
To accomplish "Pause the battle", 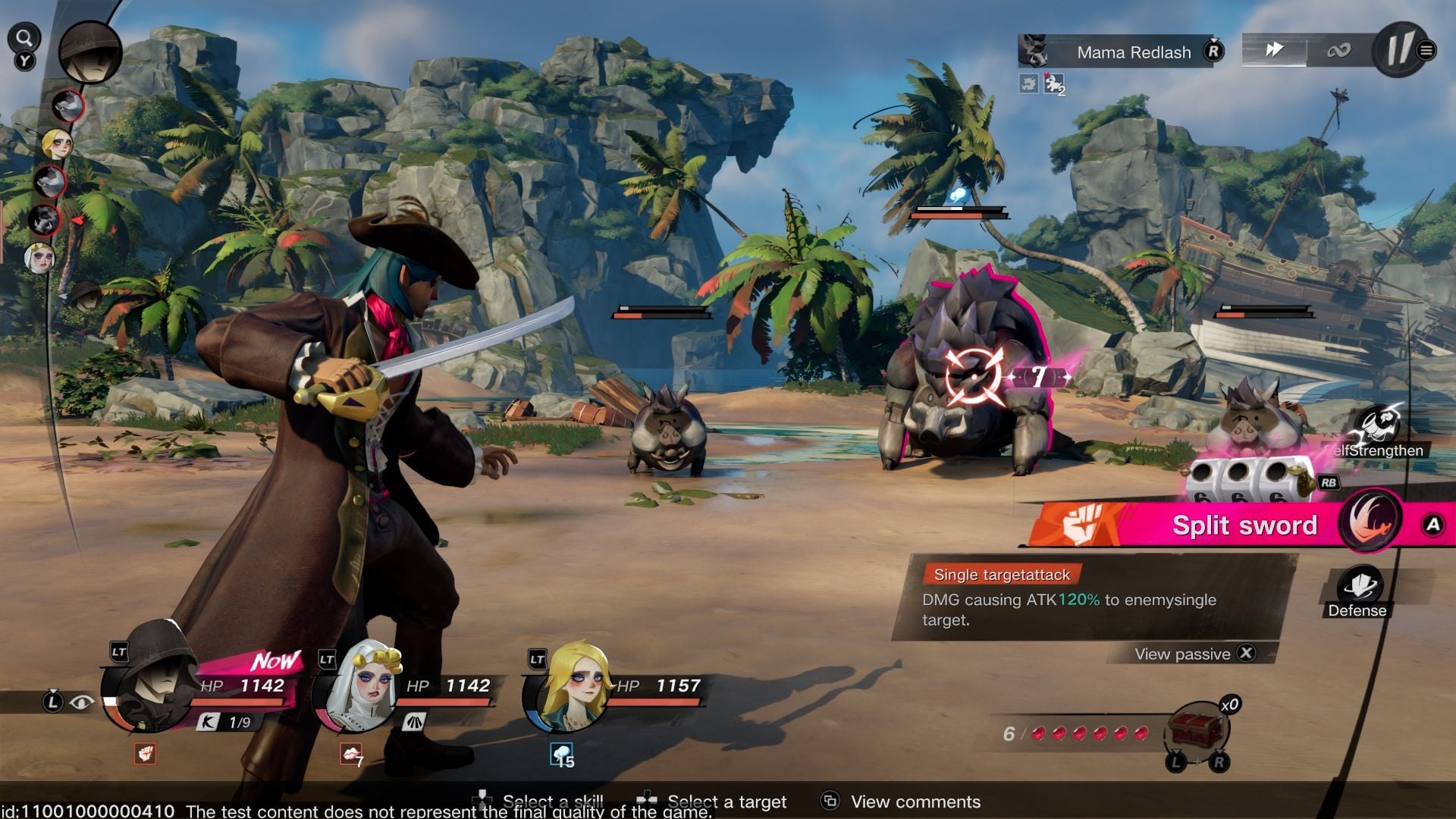I will (x=1399, y=50).
